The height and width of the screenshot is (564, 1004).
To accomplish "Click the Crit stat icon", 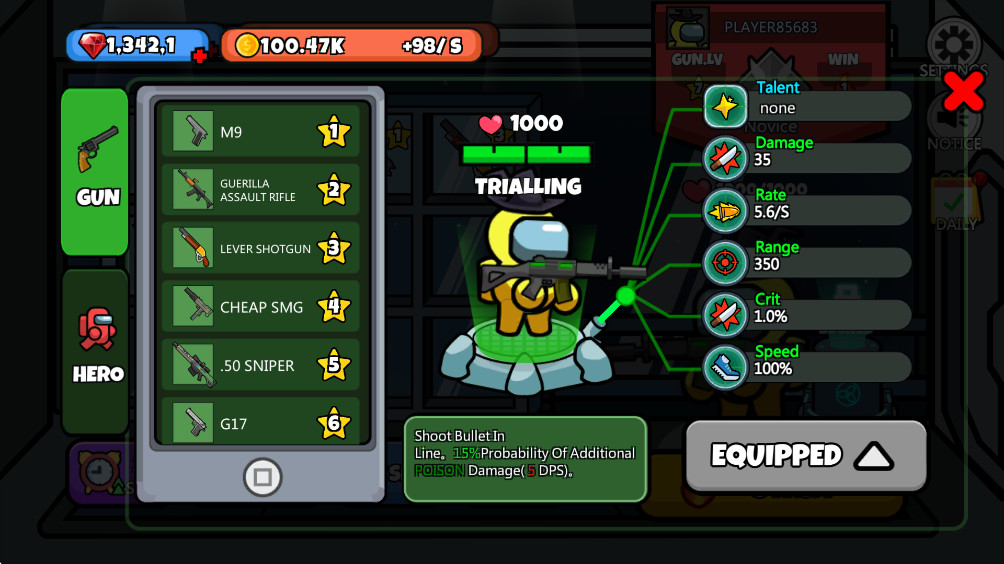I will click(x=725, y=314).
